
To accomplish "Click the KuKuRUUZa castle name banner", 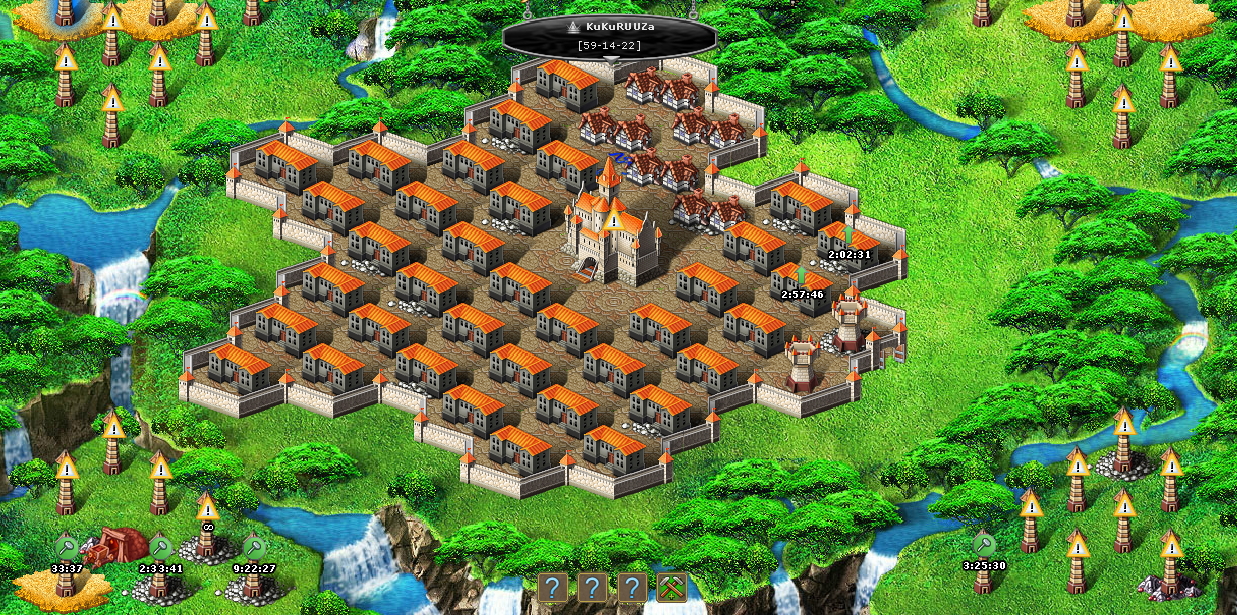I will (609, 34).
